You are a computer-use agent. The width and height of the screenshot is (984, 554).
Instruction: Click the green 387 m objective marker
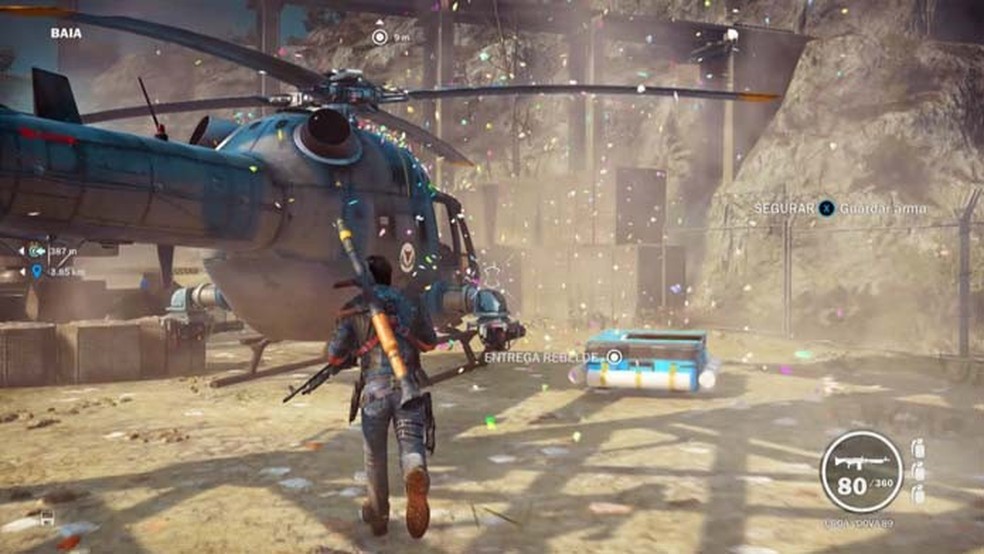[x=37, y=251]
